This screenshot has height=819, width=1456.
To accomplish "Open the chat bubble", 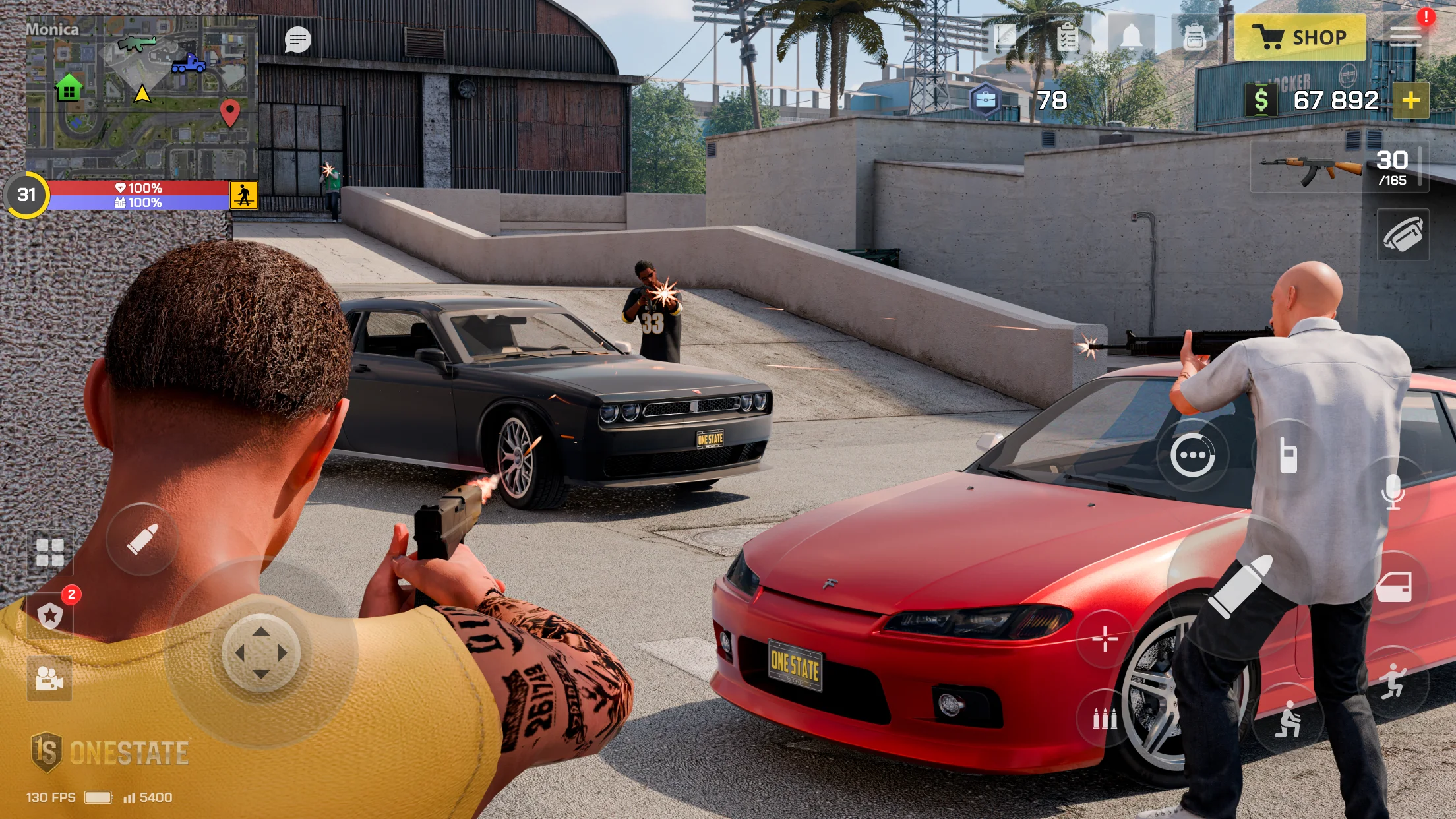I will click(x=297, y=40).
